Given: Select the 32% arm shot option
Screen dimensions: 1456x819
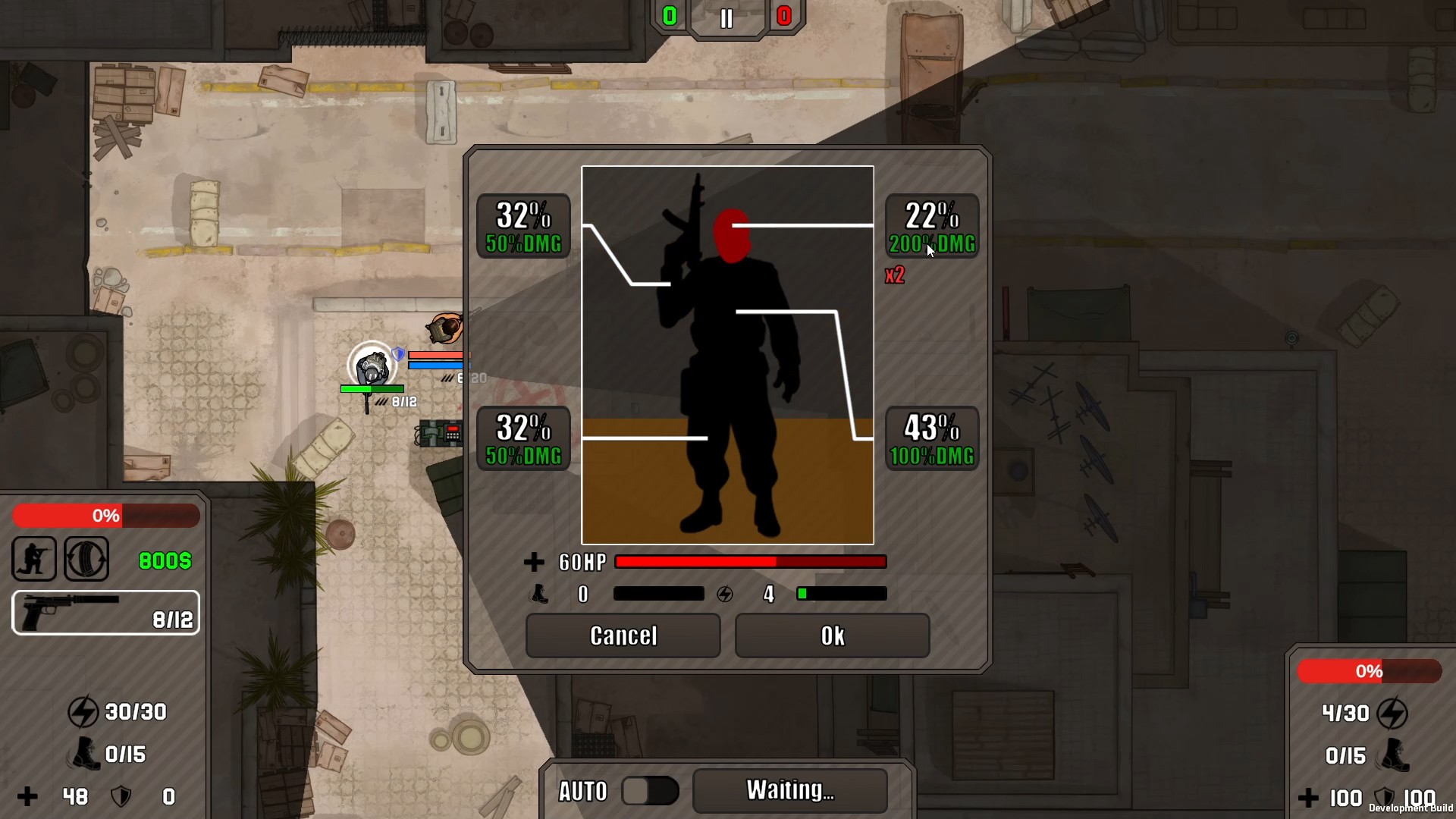Looking at the screenshot, I should (x=523, y=227).
